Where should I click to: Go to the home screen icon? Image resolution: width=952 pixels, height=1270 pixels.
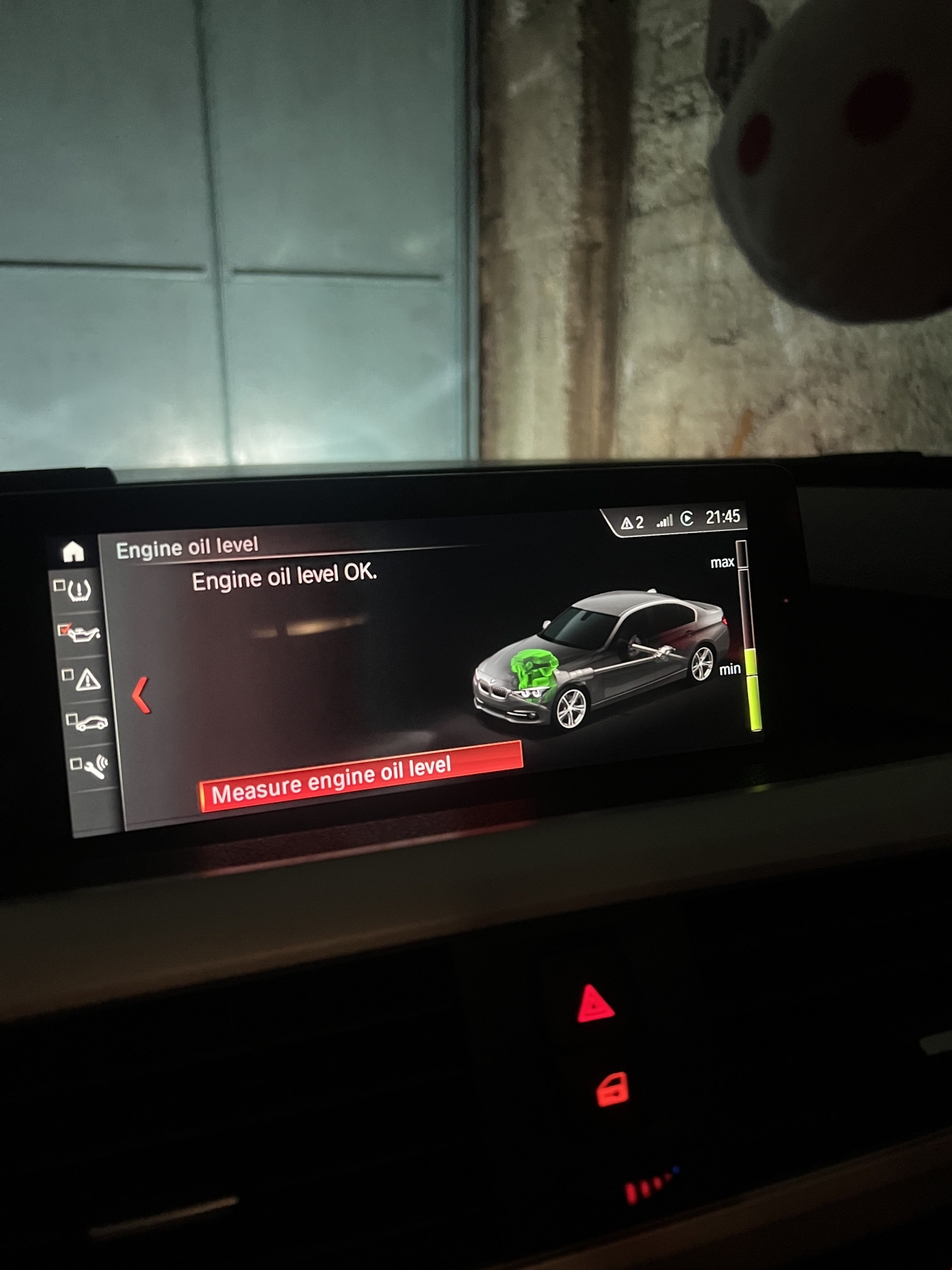[x=73, y=551]
